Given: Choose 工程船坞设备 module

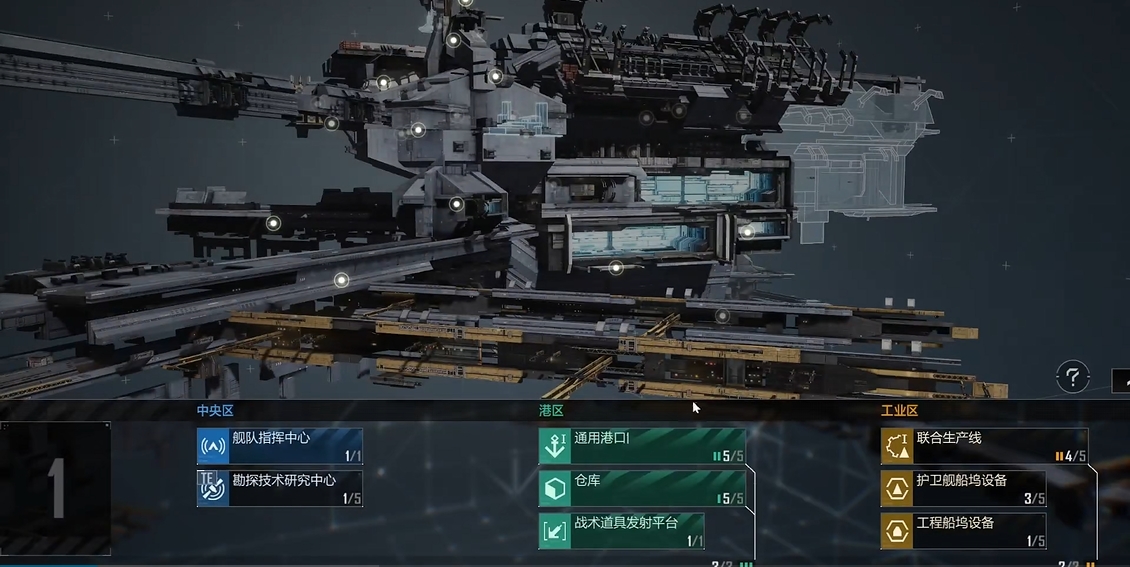Looking at the screenshot, I should (963, 530).
